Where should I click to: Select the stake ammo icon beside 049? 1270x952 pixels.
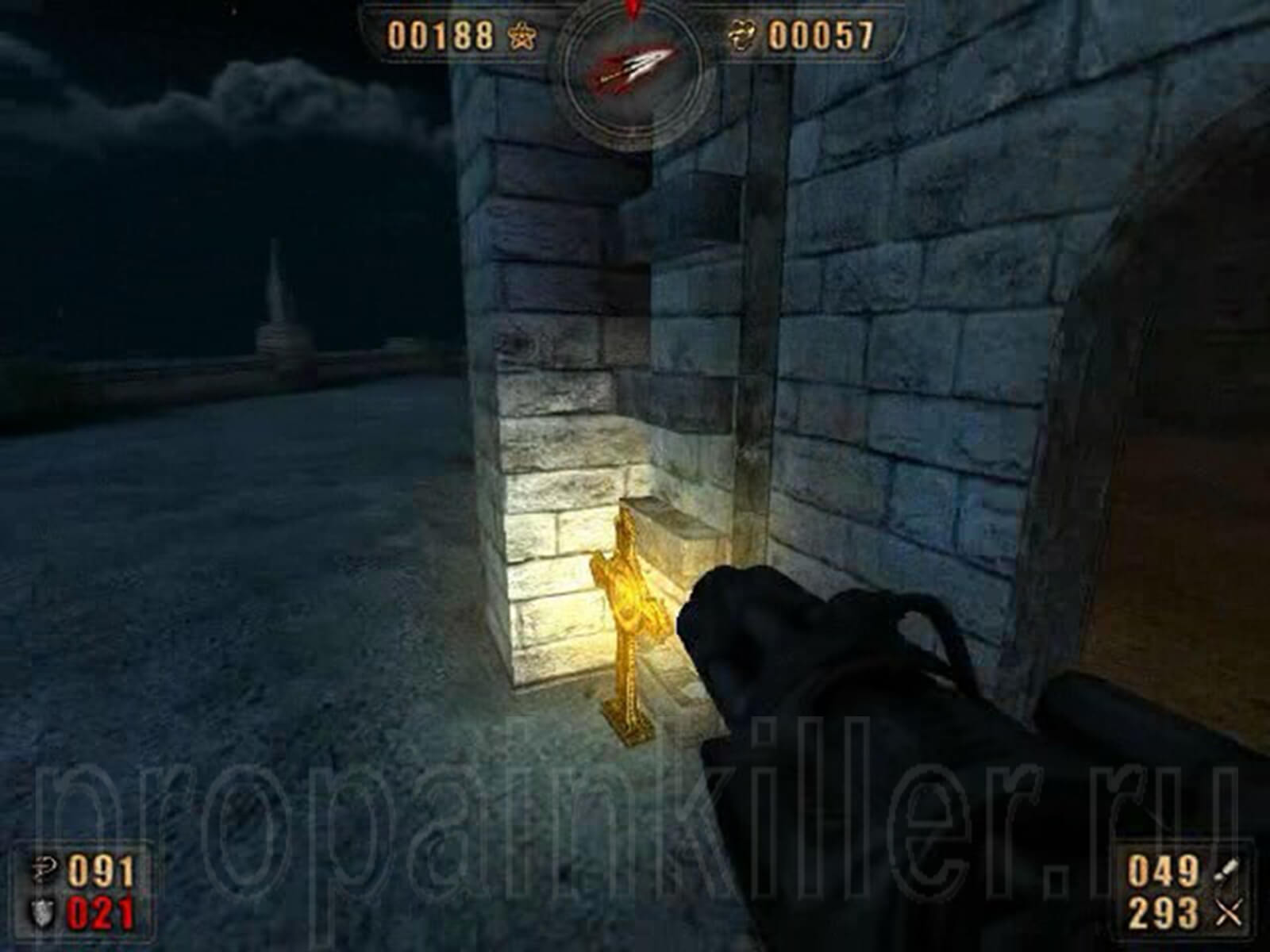click(1227, 870)
